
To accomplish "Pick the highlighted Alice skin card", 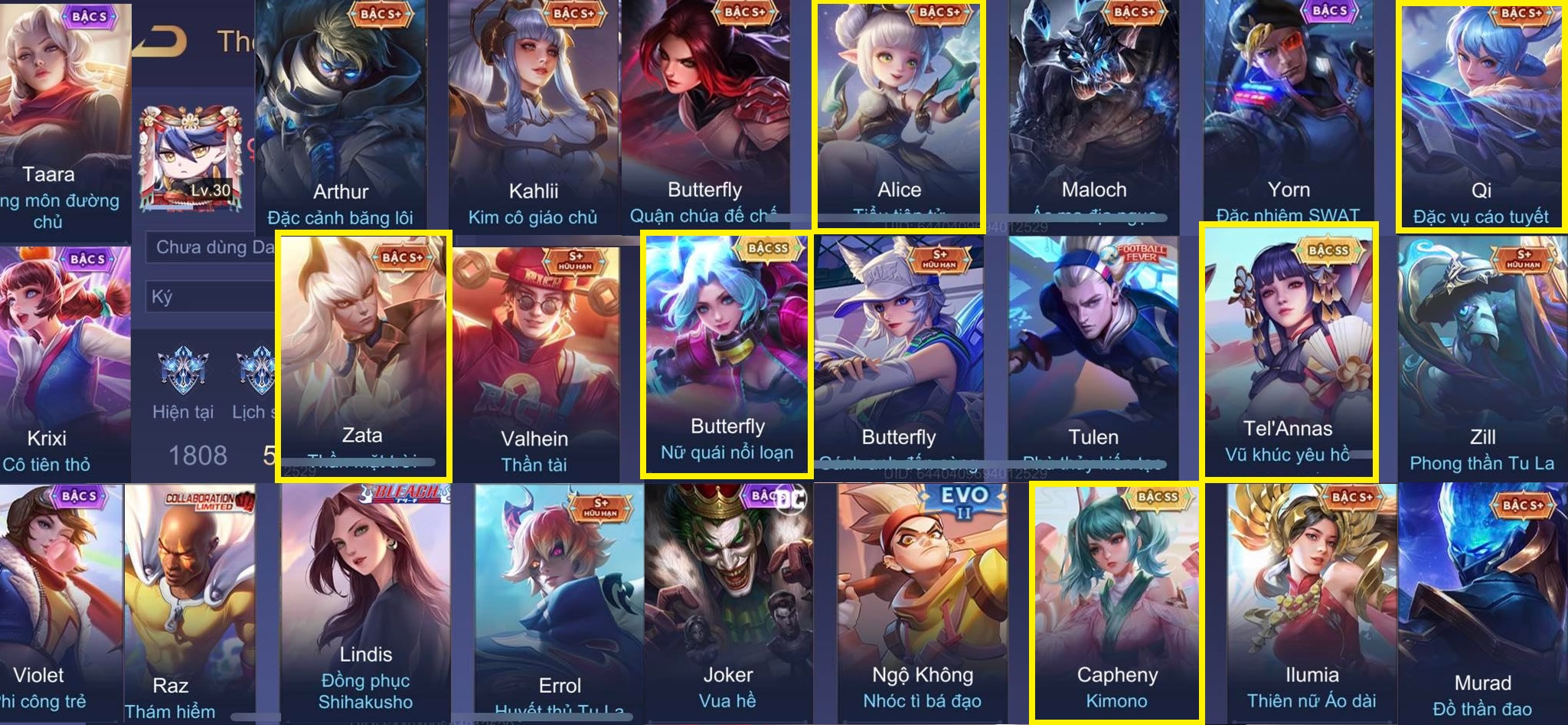I will pyautogui.click(x=899, y=115).
